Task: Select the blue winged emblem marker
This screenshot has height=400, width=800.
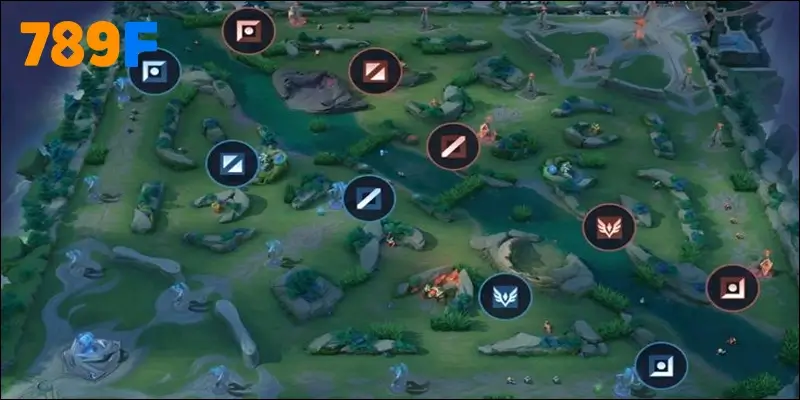Action: click(505, 296)
